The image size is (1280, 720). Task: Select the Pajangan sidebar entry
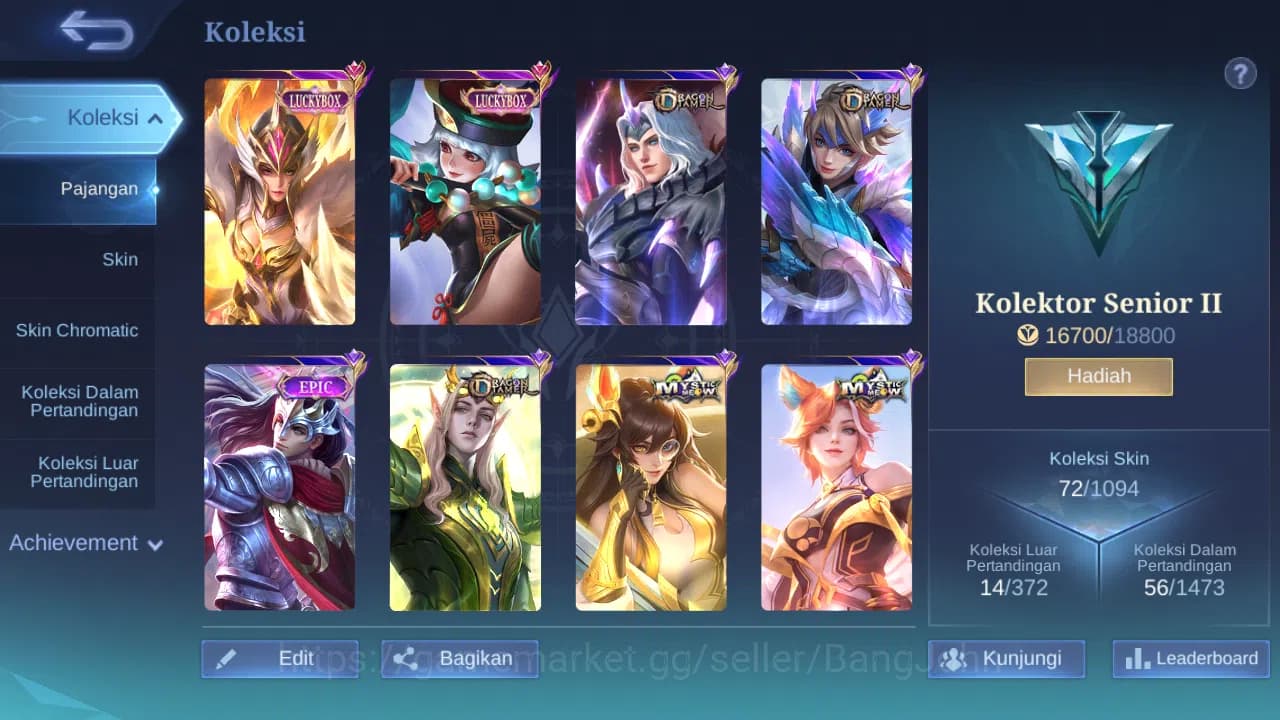[100, 188]
